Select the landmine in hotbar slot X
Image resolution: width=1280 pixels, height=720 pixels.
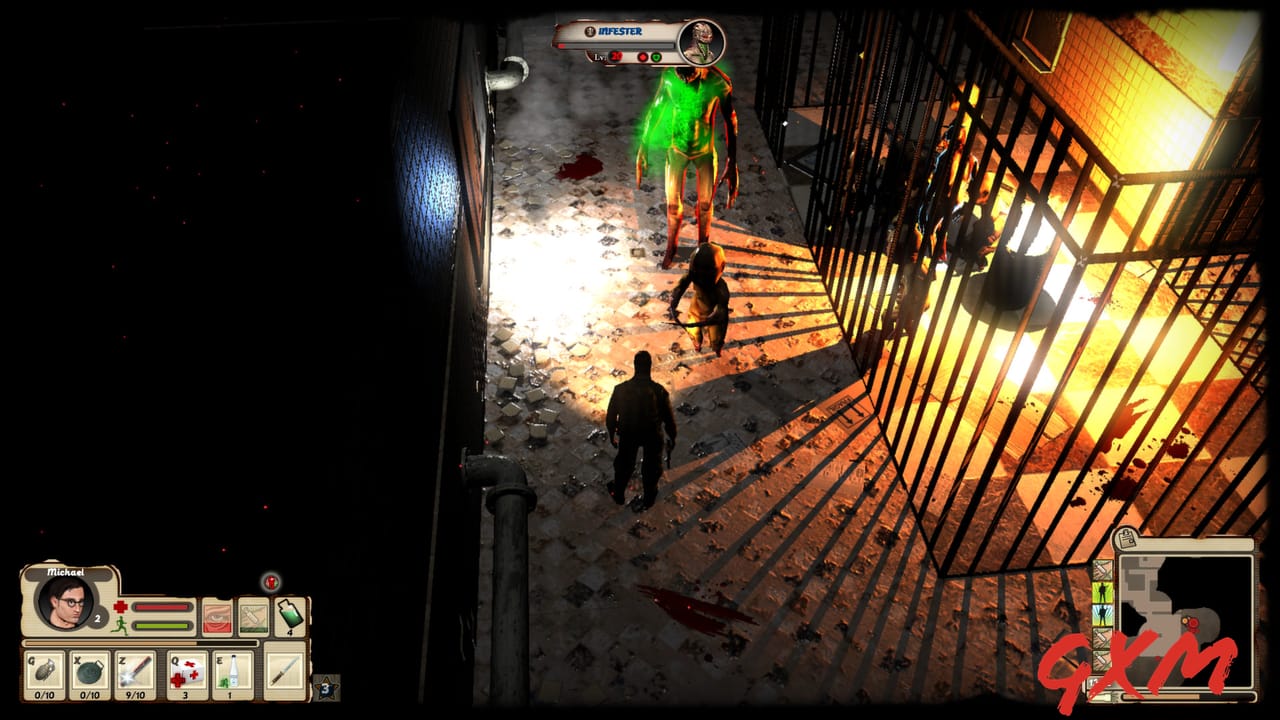(89, 669)
